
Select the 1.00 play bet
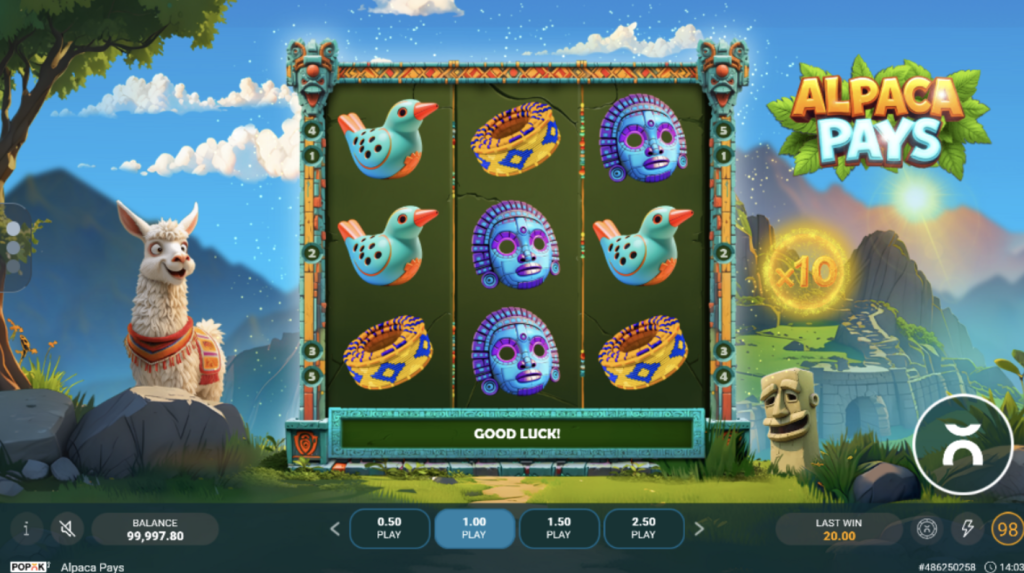coord(474,528)
